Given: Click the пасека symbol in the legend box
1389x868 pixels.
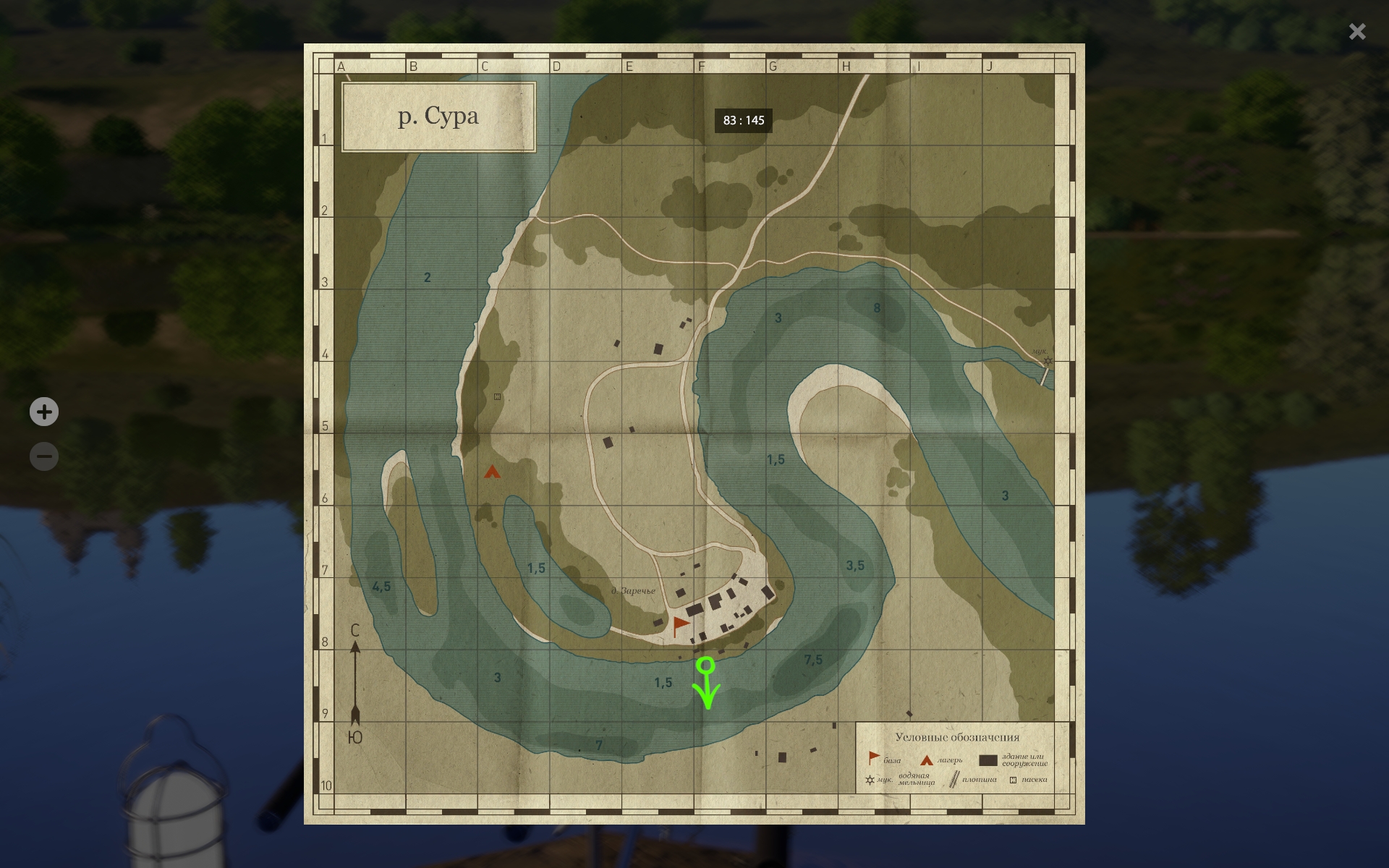Looking at the screenshot, I should pyautogui.click(x=1013, y=779).
